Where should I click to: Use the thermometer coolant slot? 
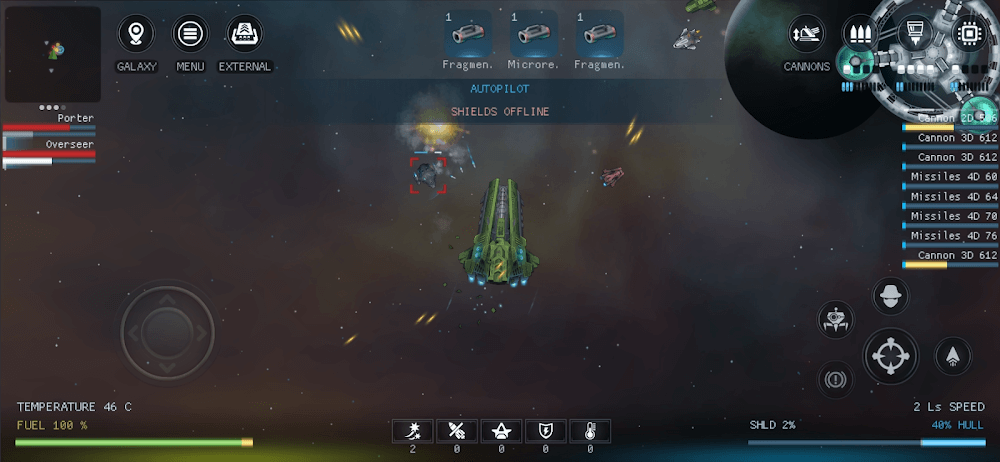point(590,431)
